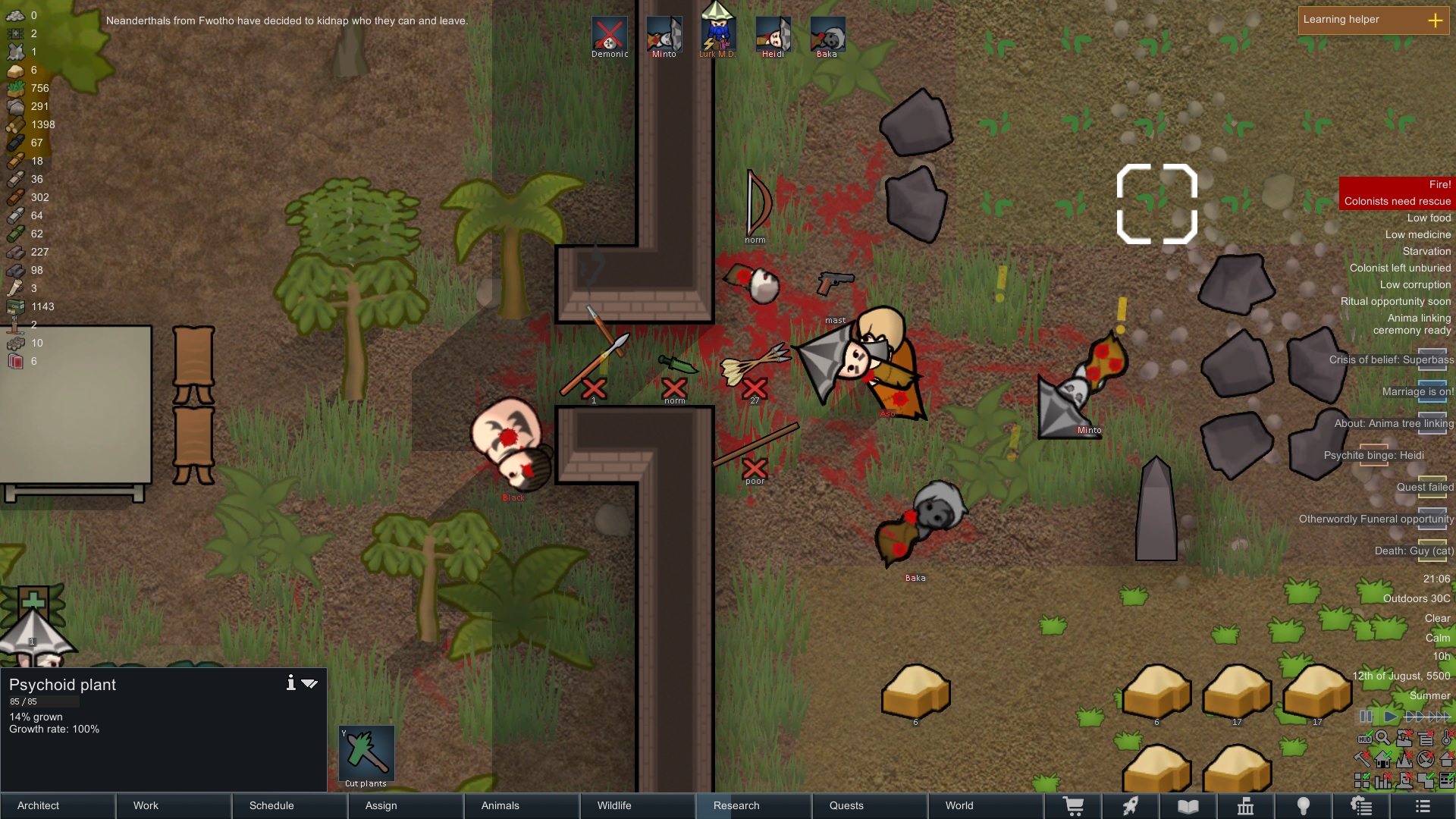Open the mod settings list icon near menu
This screenshot has width=1456, height=819.
click(1362, 806)
